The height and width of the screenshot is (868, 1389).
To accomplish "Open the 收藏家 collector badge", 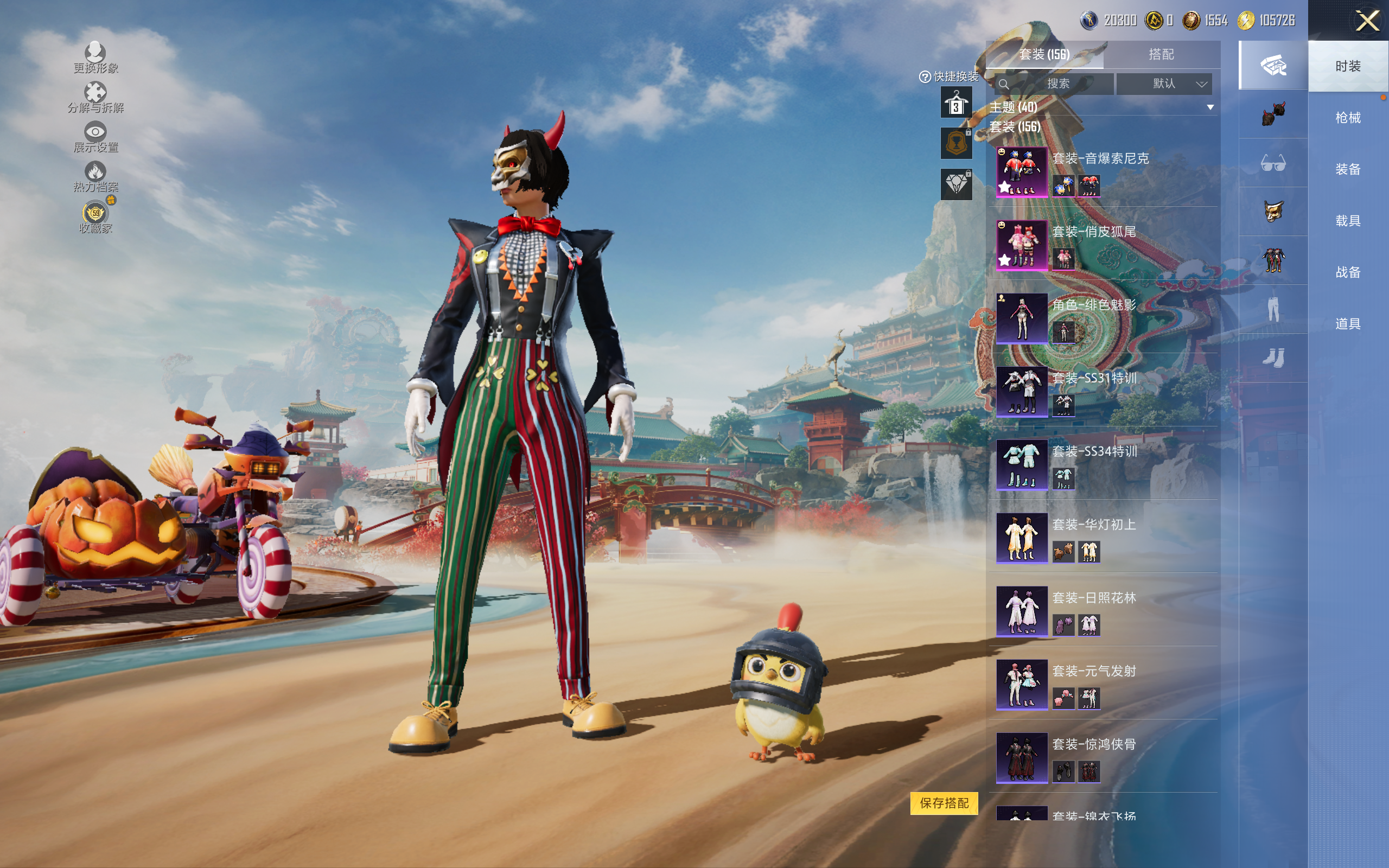I will (x=95, y=217).
